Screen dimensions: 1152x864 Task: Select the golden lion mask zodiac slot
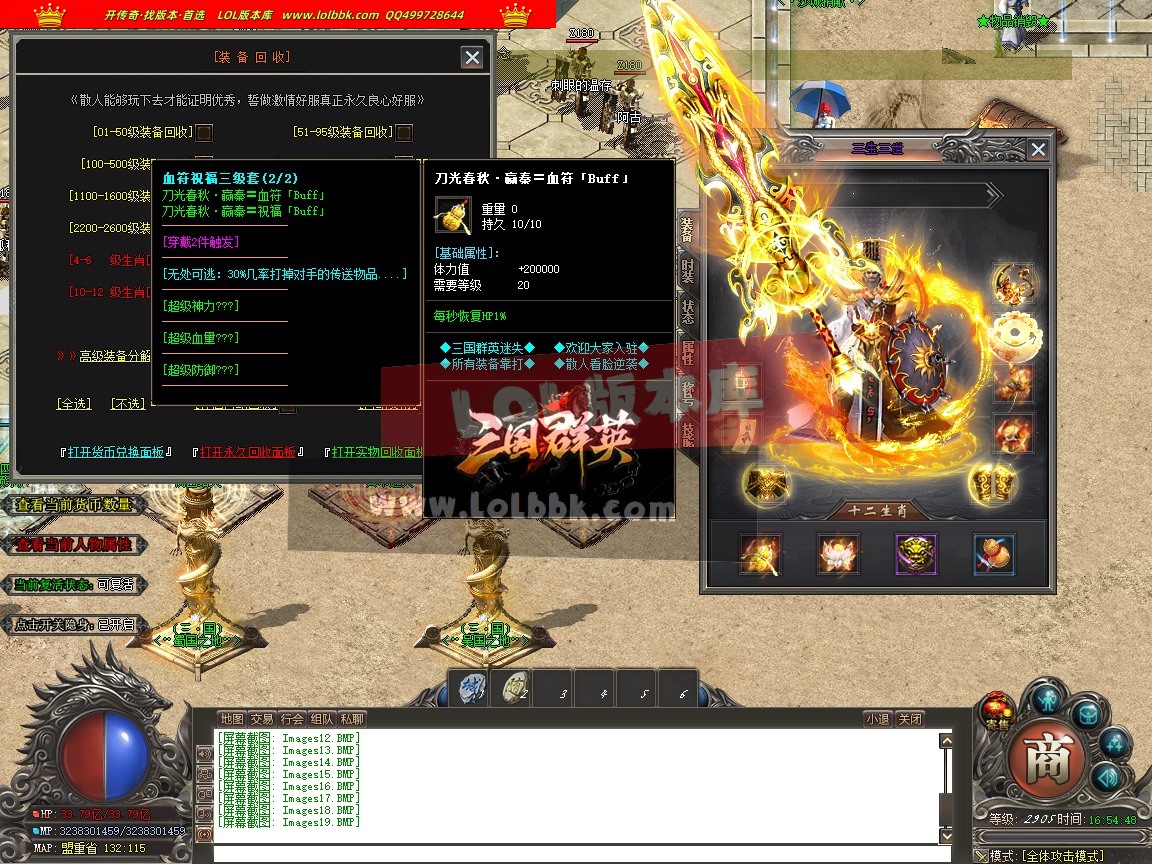pyautogui.click(x=916, y=554)
